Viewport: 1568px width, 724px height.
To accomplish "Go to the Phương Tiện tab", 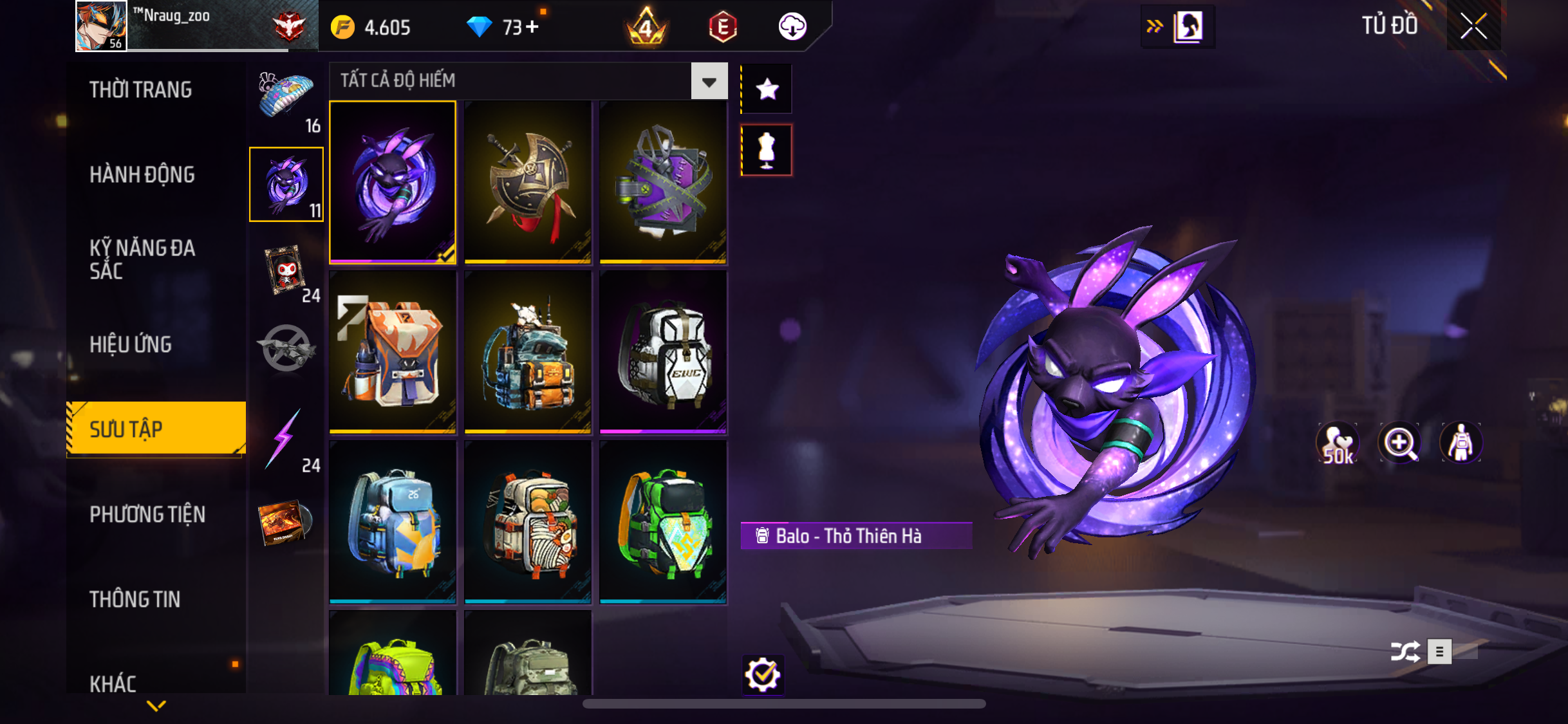I will click(x=147, y=514).
